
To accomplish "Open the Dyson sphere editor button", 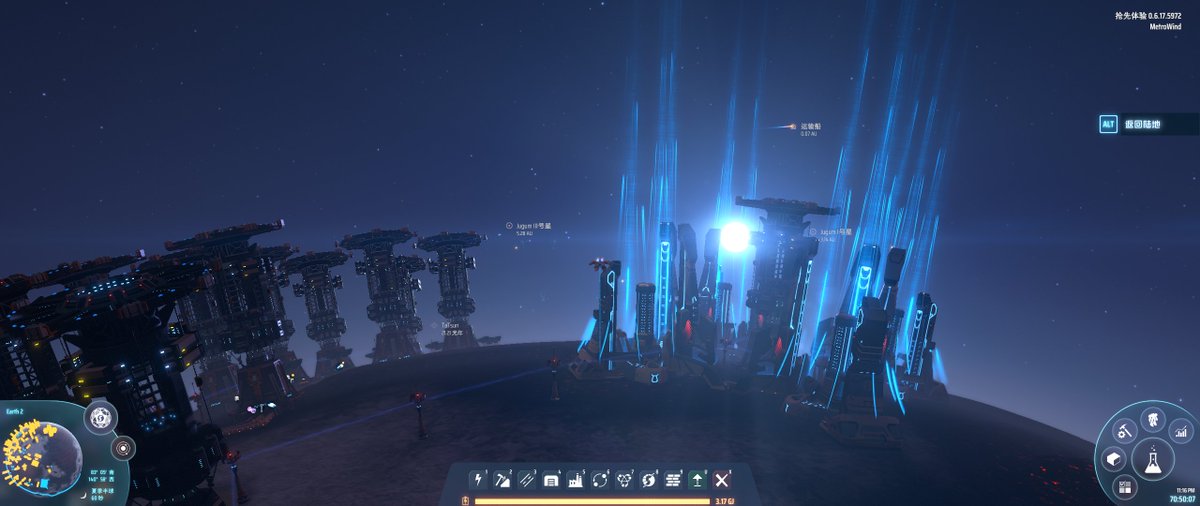I will (x=99, y=418).
